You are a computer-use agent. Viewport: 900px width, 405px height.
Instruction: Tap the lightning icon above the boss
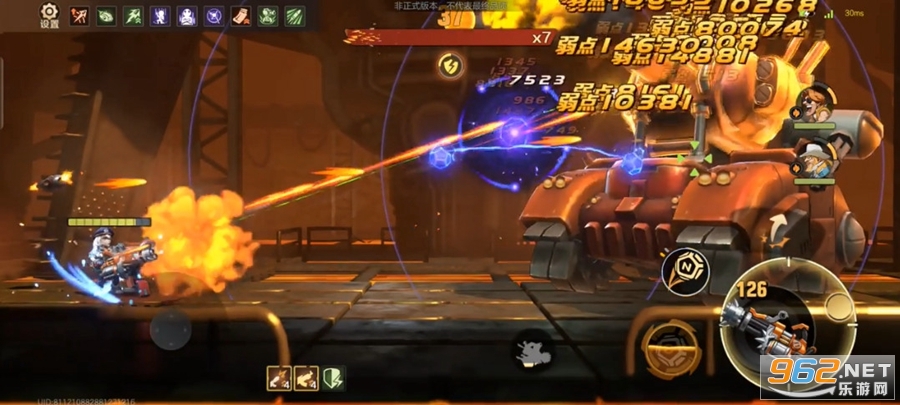[x=450, y=66]
